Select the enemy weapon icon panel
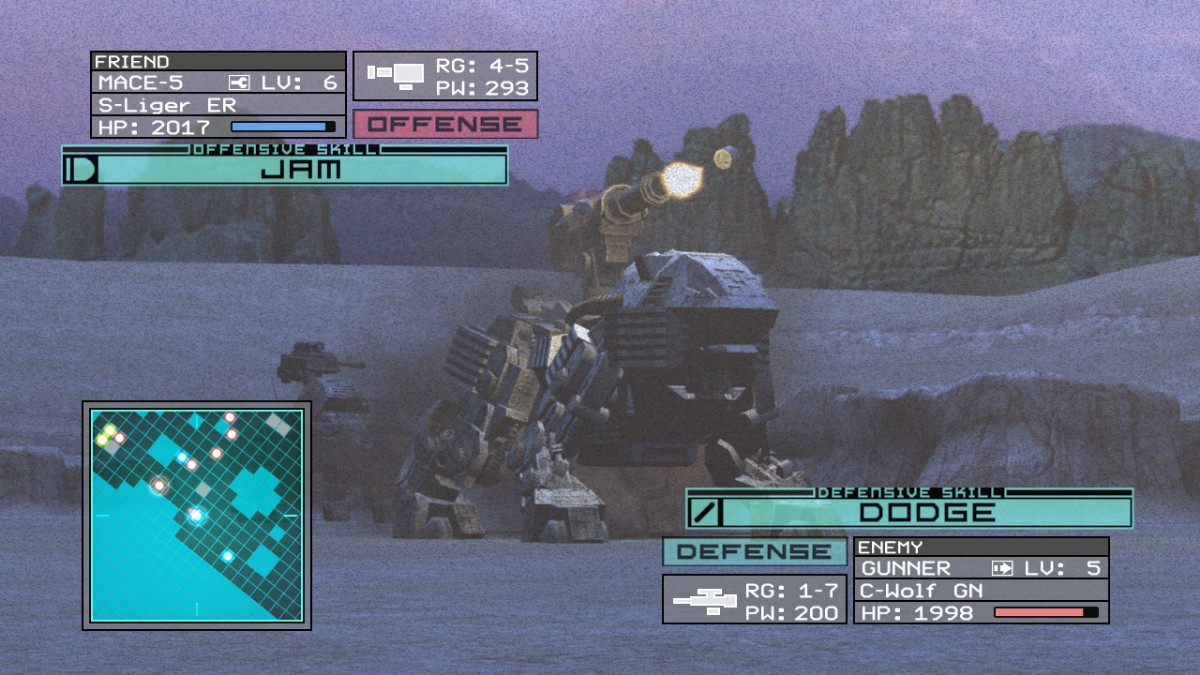The height and width of the screenshot is (675, 1200). [x=706, y=599]
